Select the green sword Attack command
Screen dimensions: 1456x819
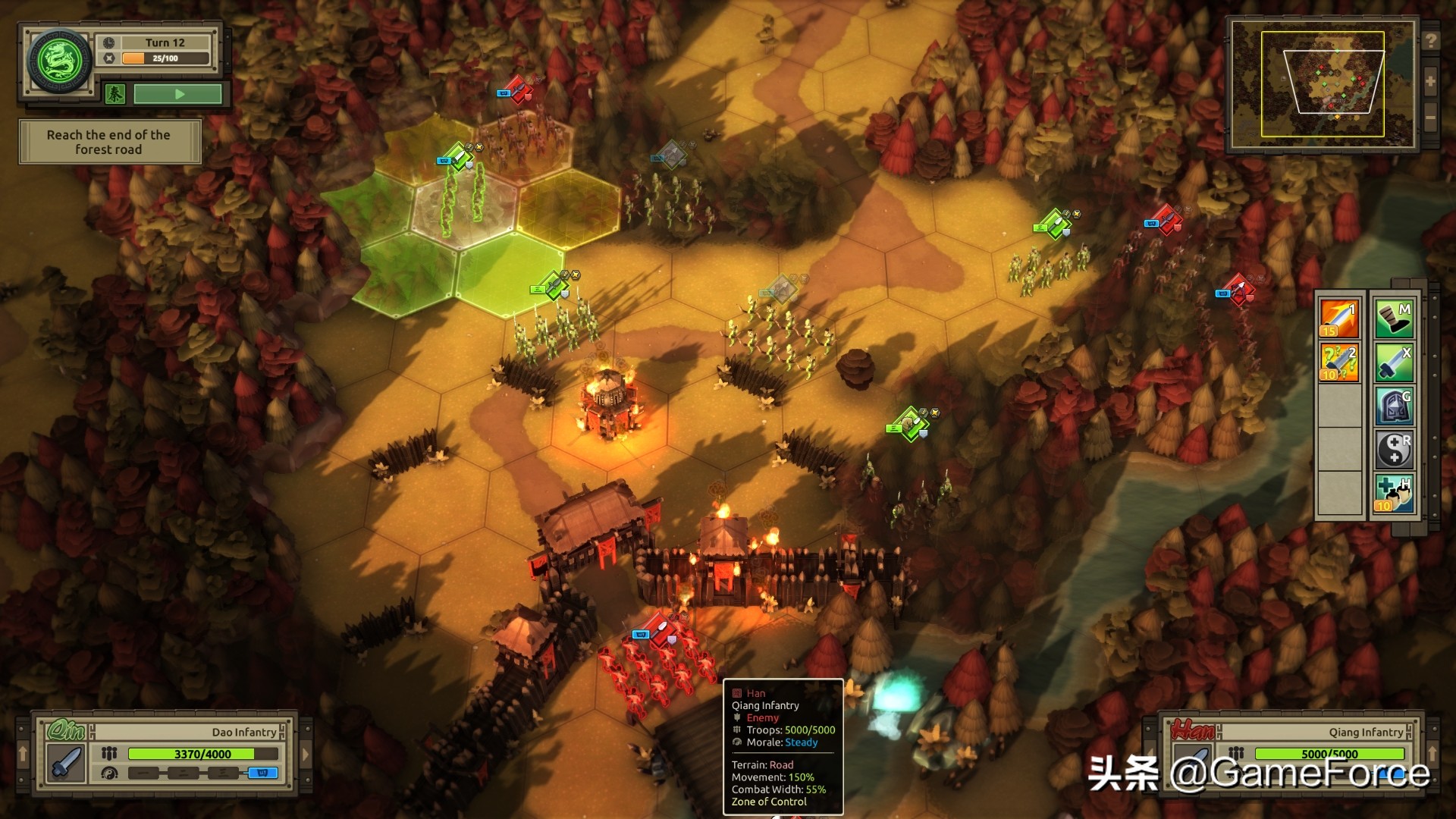(x=1394, y=362)
